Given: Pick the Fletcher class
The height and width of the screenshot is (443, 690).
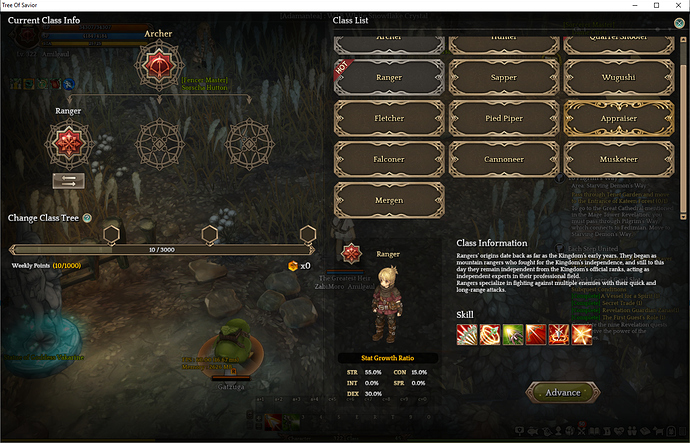Looking at the screenshot, I should pyautogui.click(x=388, y=116).
